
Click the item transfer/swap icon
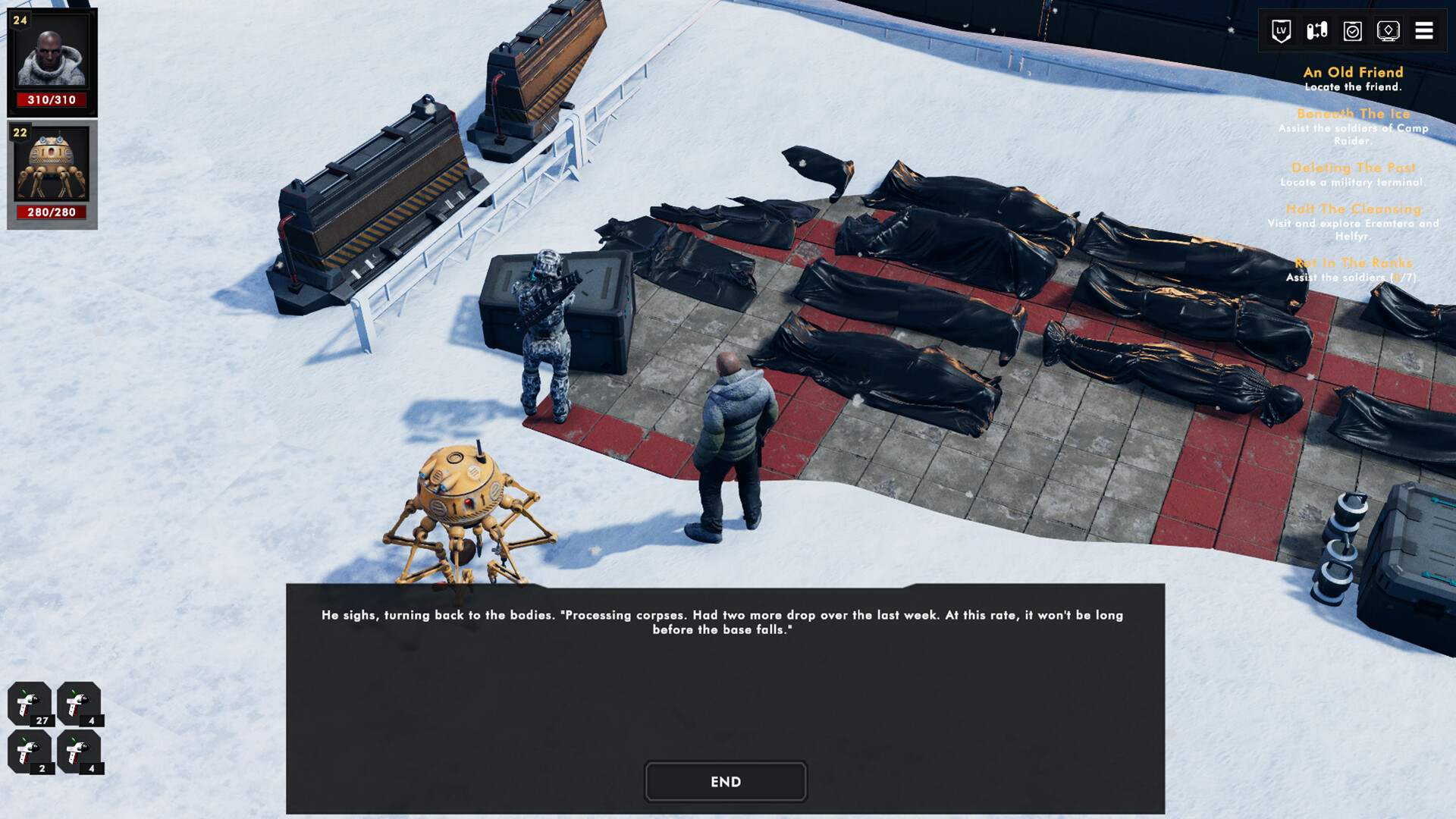coord(1316,31)
